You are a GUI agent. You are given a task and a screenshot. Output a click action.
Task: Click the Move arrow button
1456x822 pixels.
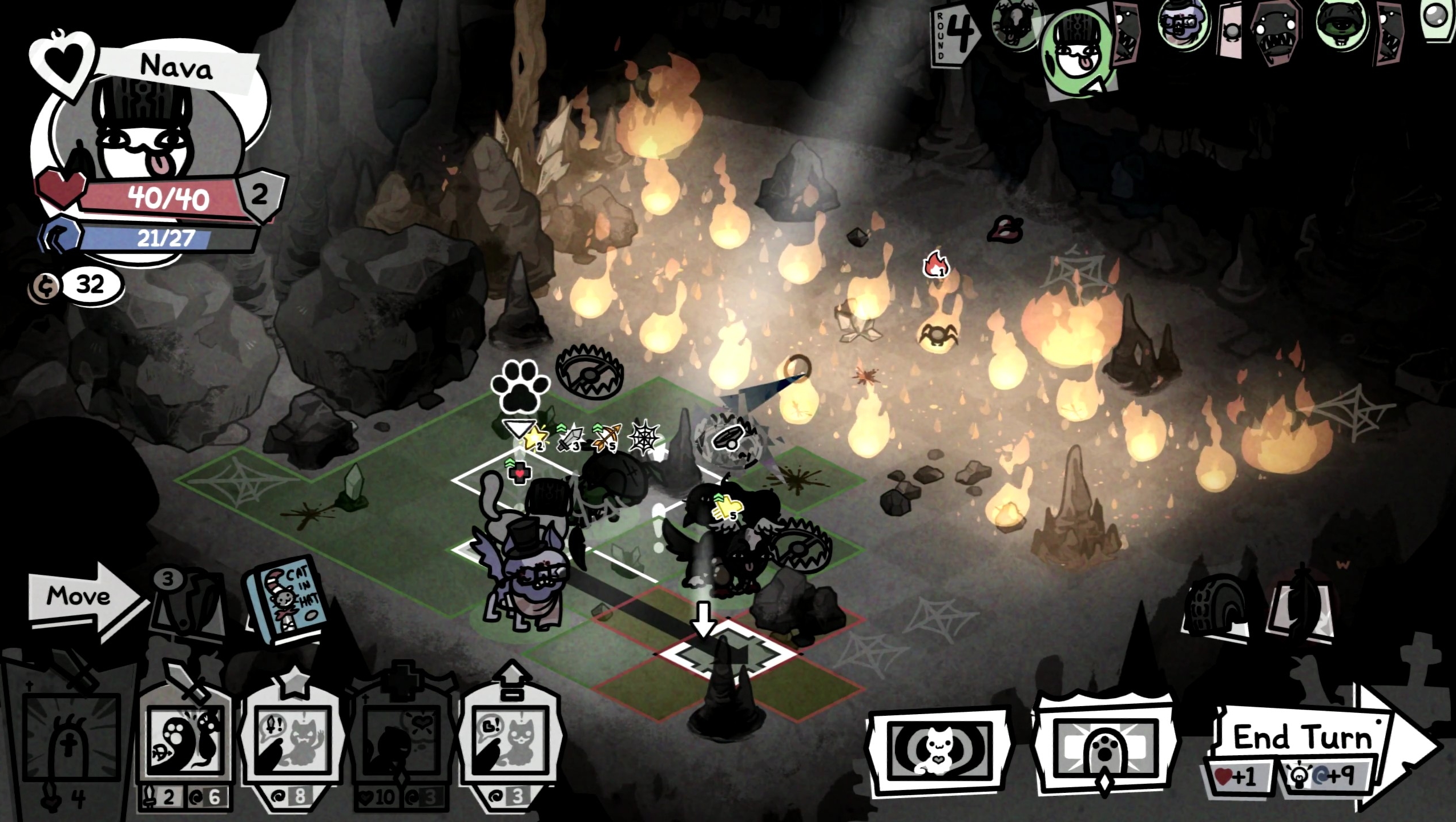pos(80,597)
